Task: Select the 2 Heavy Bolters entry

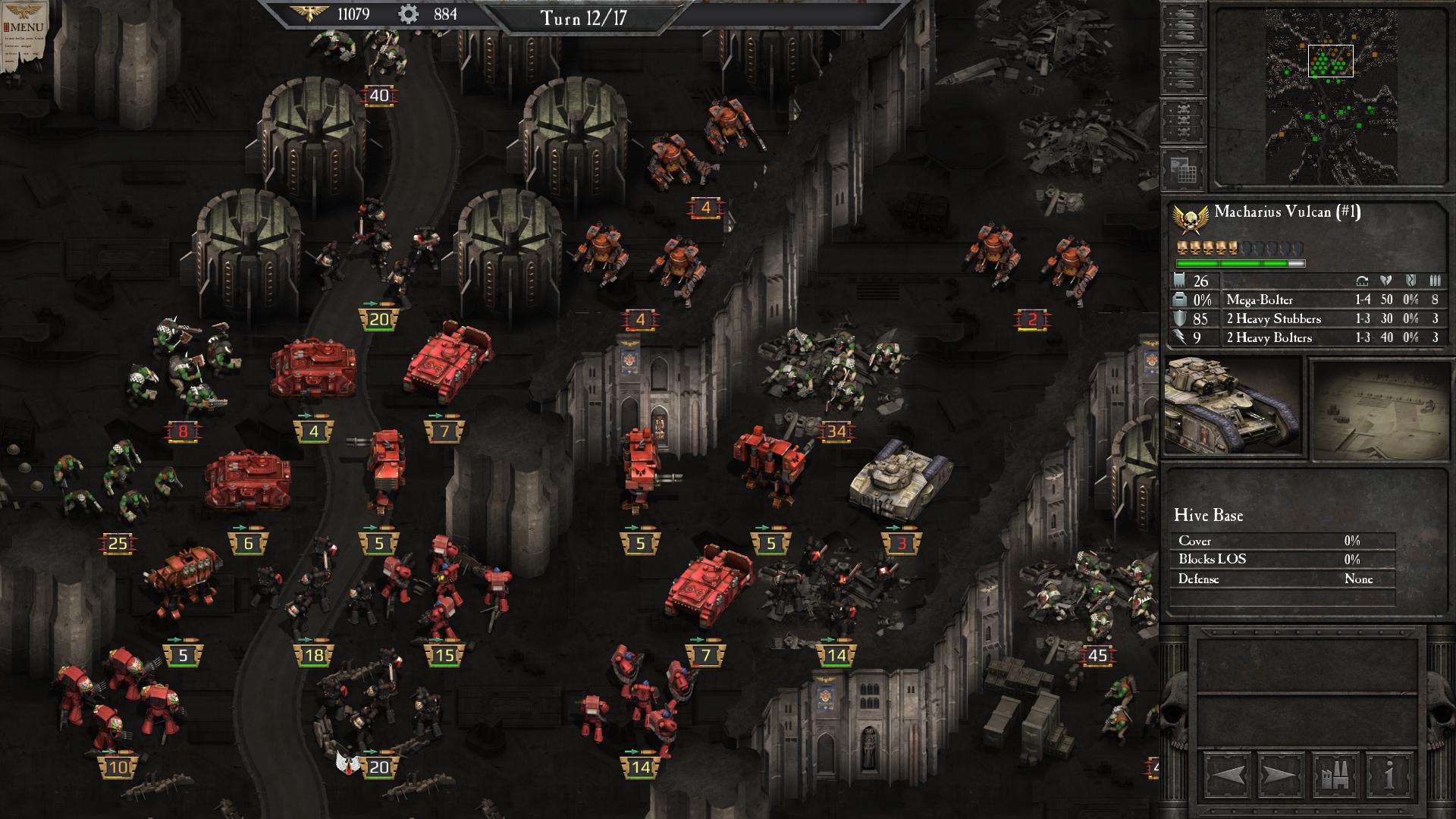Action: point(1267,337)
